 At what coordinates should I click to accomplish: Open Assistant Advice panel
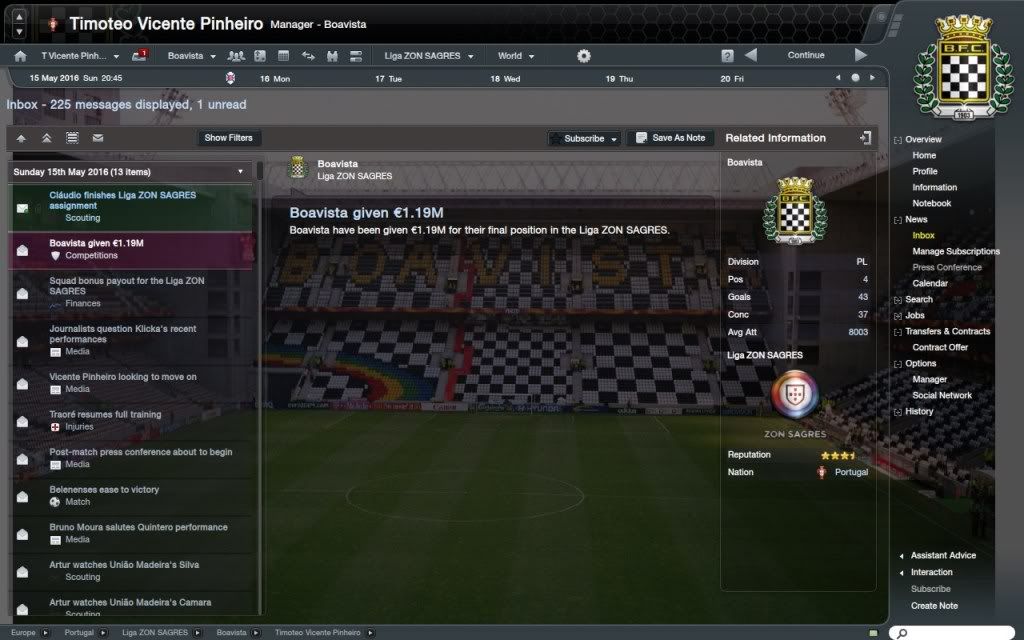point(943,556)
